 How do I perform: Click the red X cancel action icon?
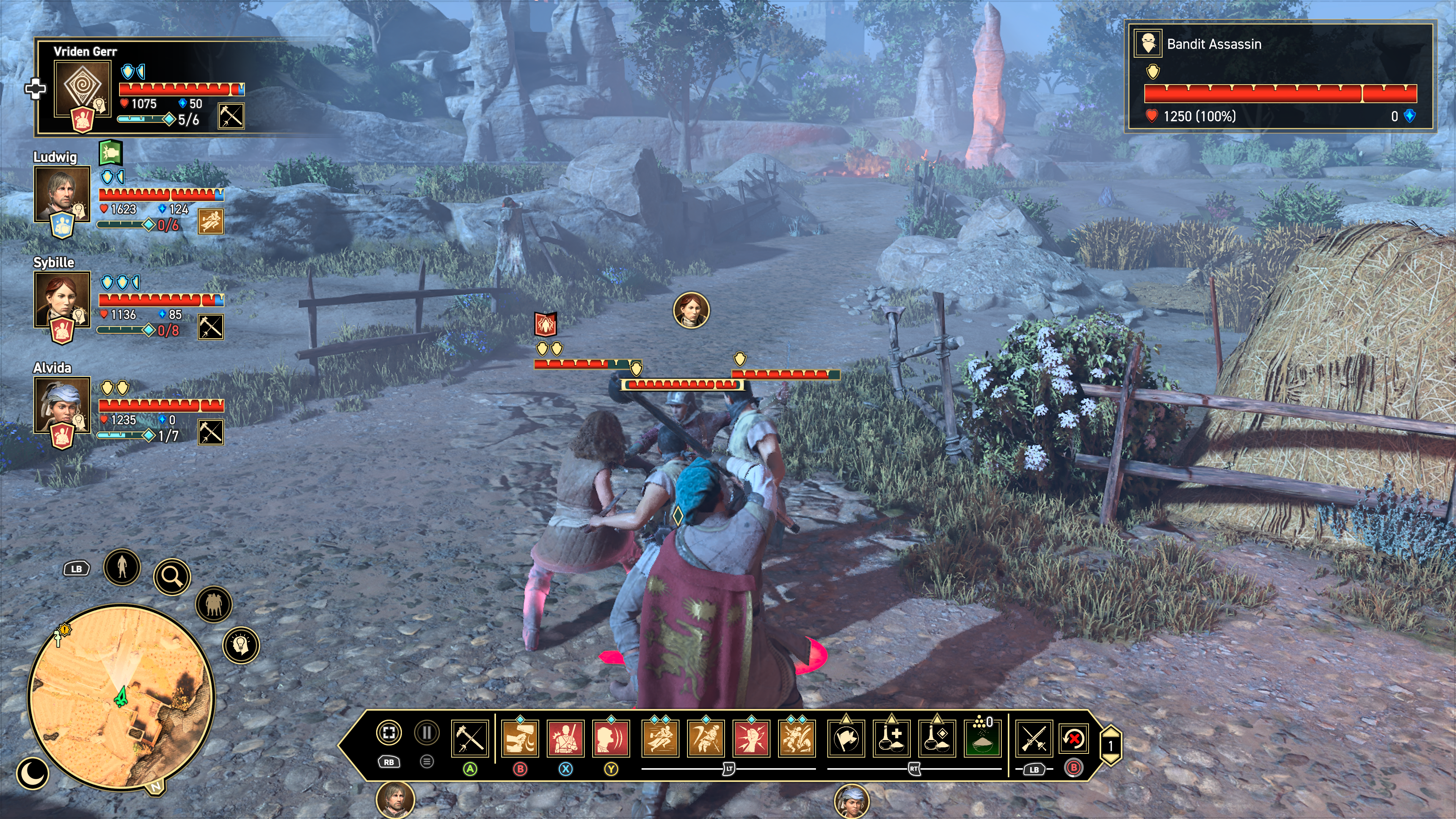pos(1073,738)
